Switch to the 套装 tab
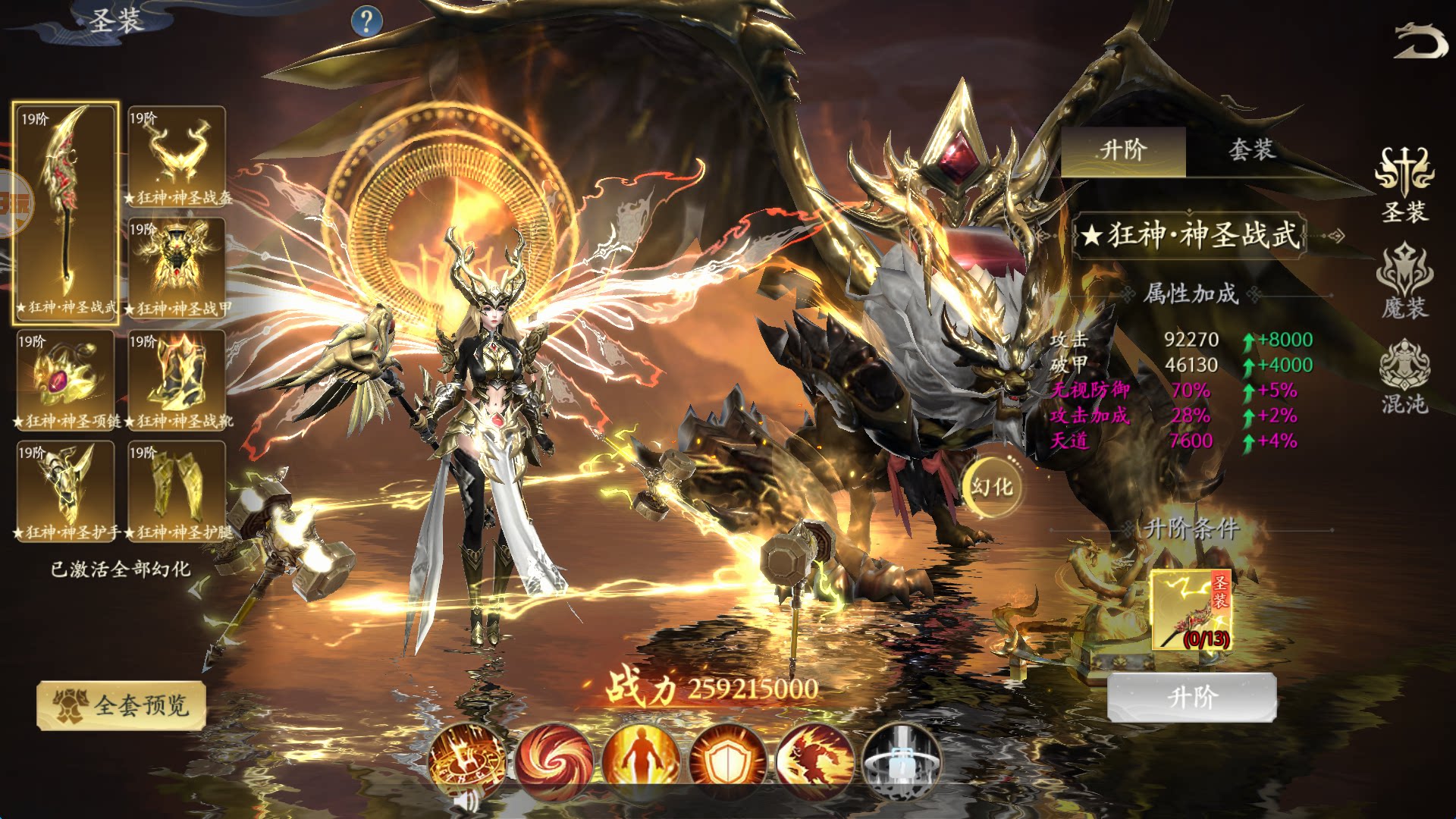Image resolution: width=1456 pixels, height=819 pixels. pyautogui.click(x=1250, y=151)
